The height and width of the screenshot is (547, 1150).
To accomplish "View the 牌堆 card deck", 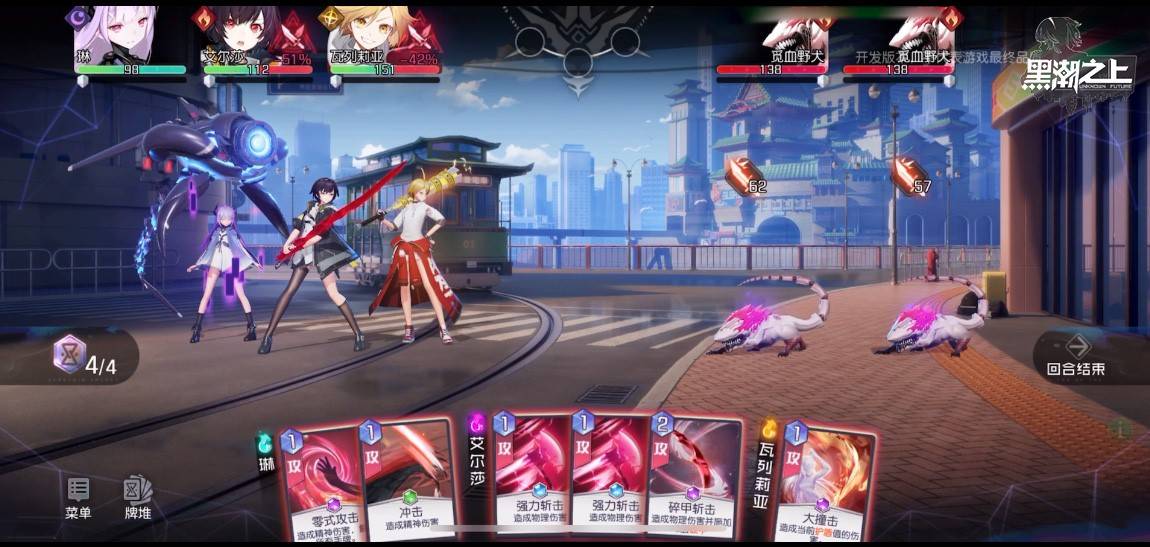I will [x=137, y=497].
